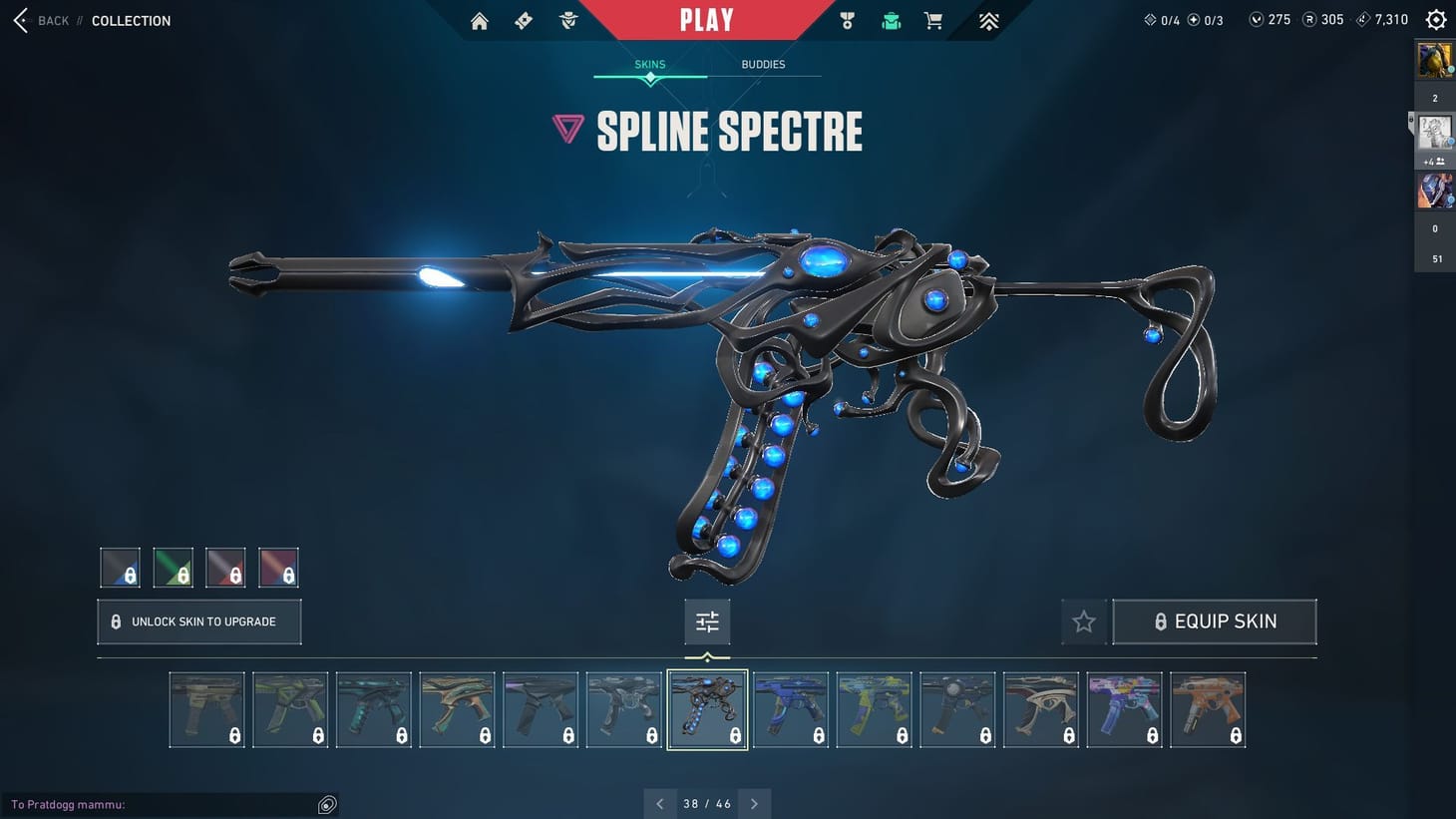The width and height of the screenshot is (1456, 819).
Task: Favorite the Spline Spectre with the star
Action: 1083,620
